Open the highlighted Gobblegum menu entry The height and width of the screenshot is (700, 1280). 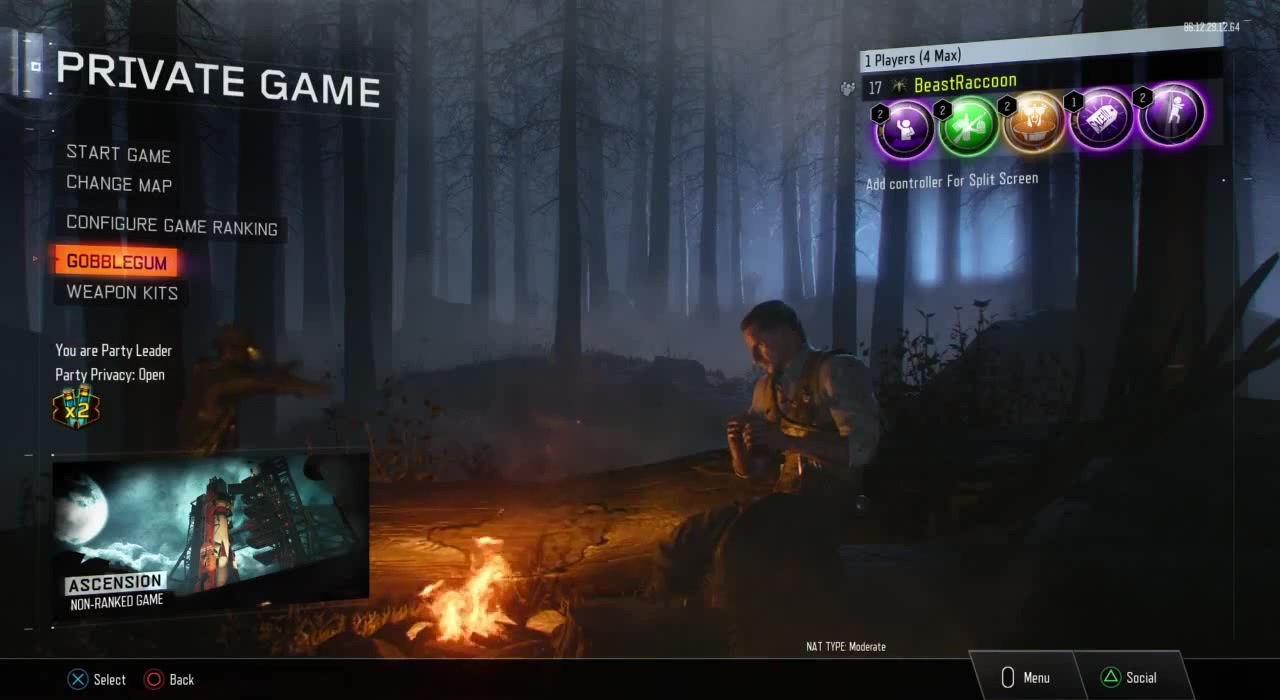(116, 262)
